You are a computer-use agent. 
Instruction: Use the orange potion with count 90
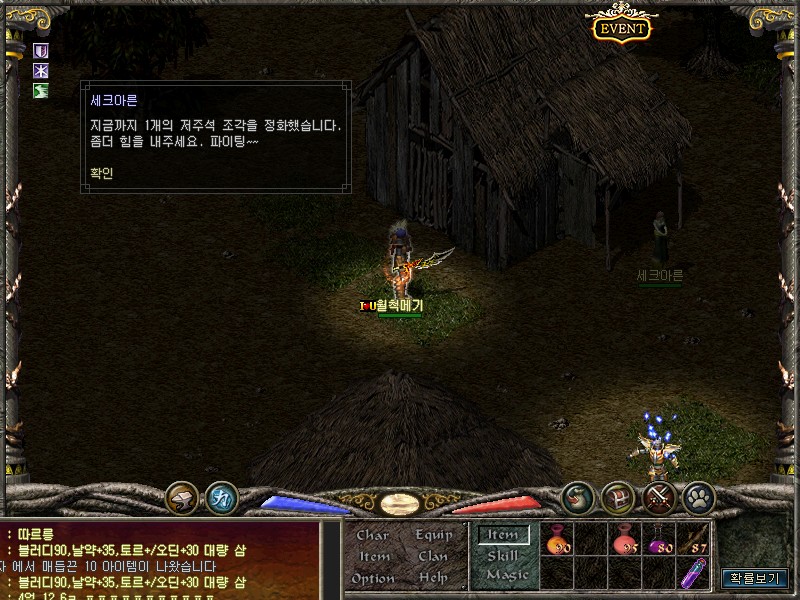click(557, 540)
